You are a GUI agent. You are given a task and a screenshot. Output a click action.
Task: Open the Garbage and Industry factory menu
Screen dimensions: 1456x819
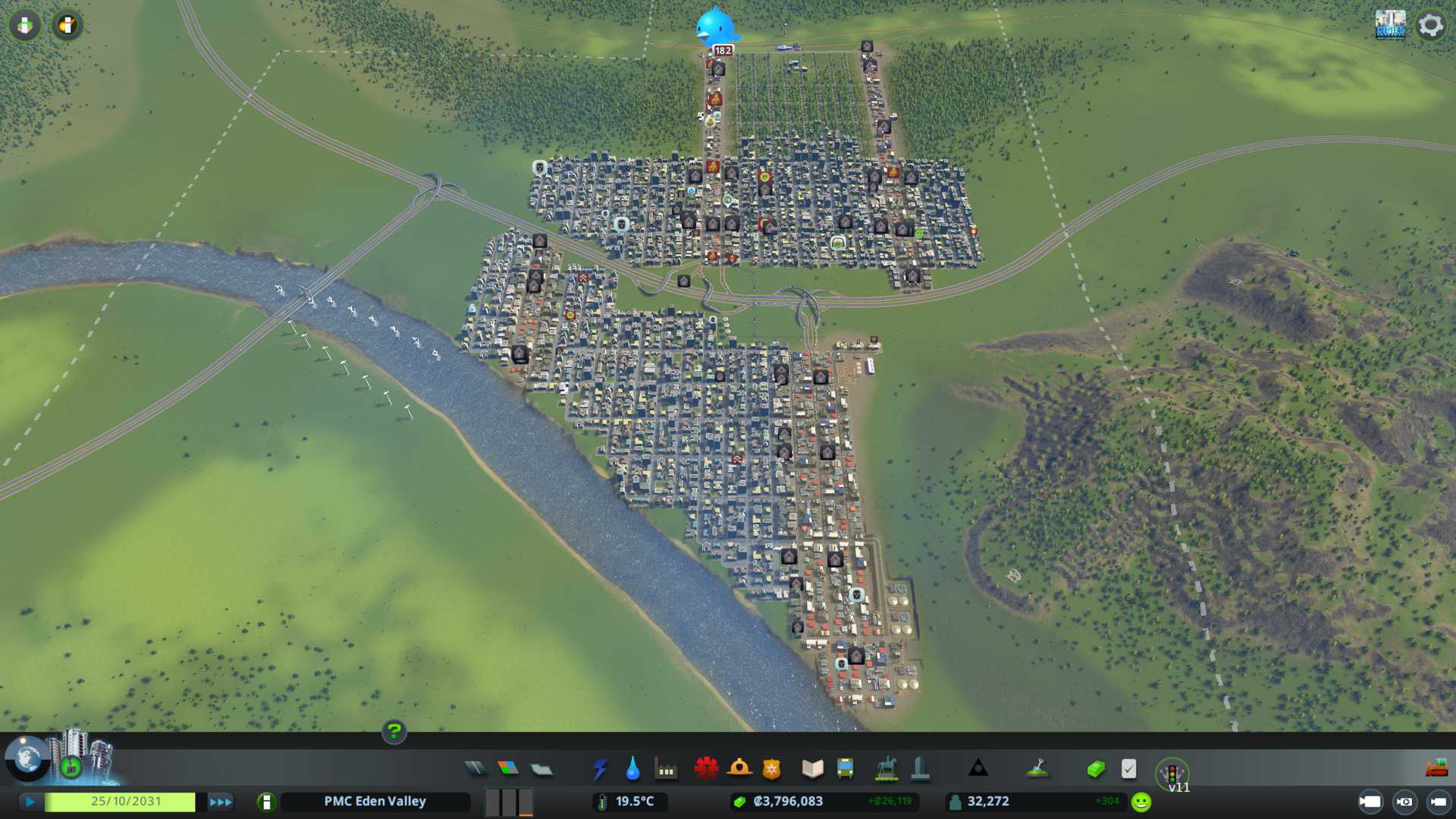click(666, 769)
